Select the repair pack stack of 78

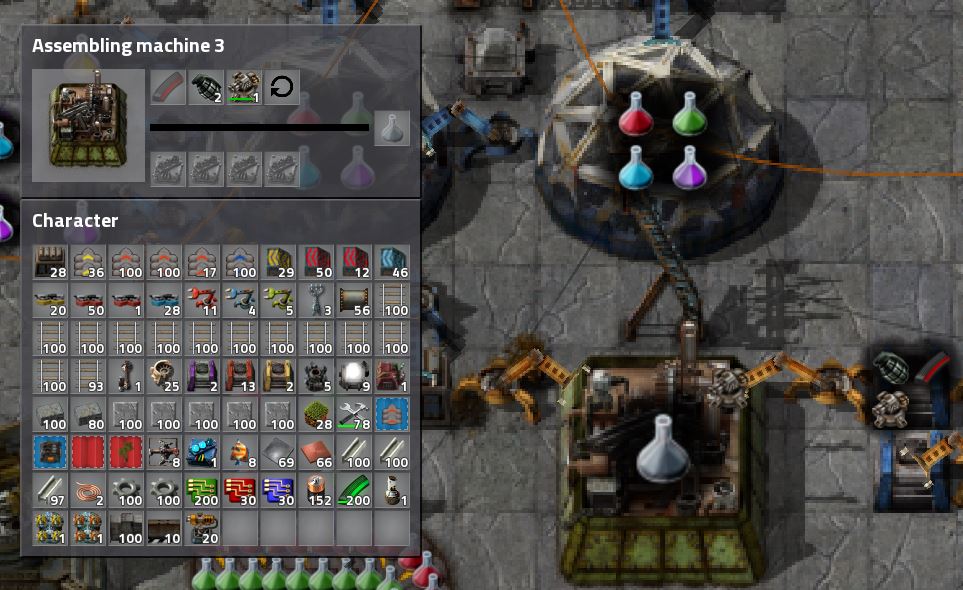[x=355, y=414]
